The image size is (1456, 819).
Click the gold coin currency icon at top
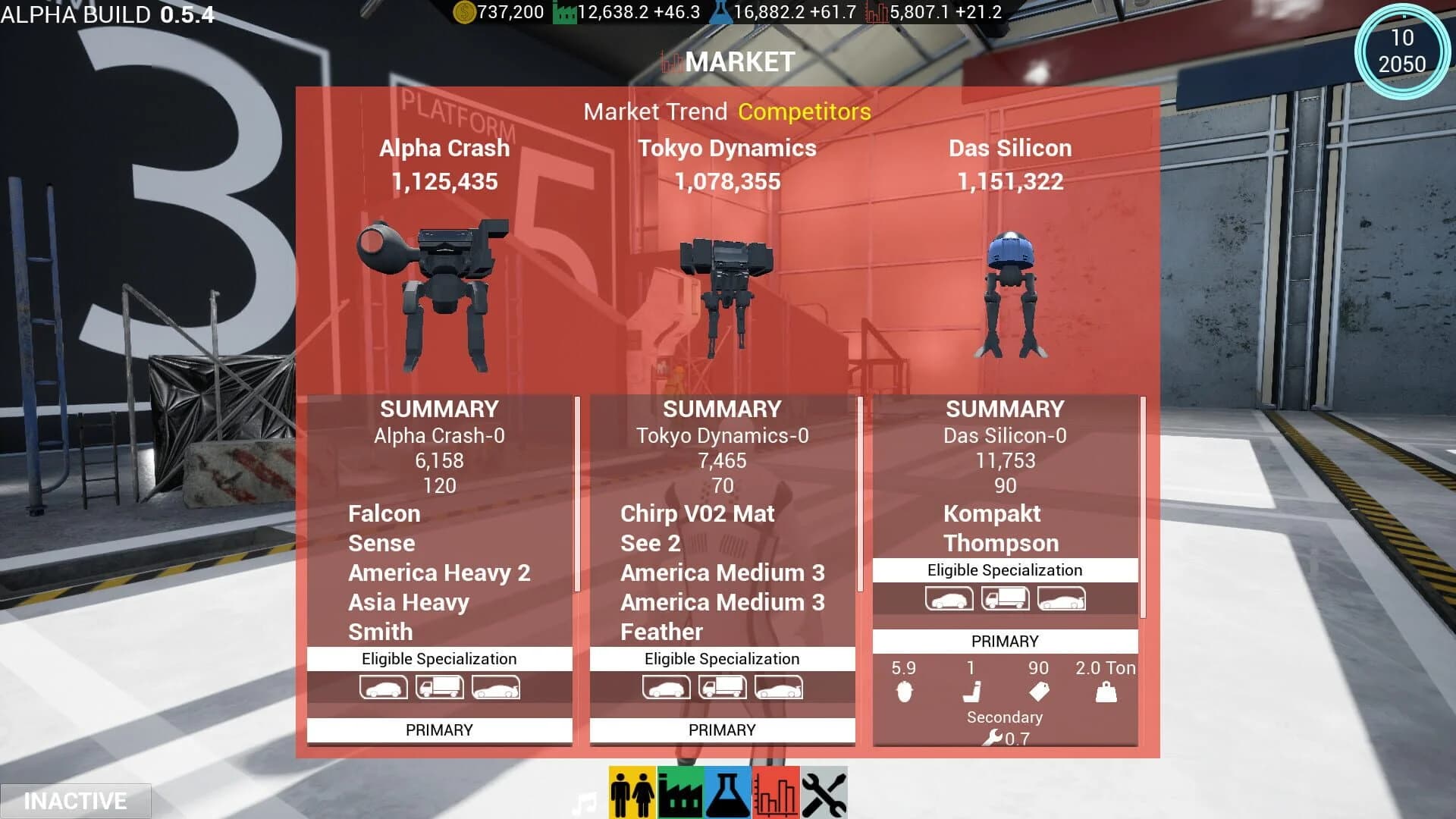pyautogui.click(x=464, y=11)
